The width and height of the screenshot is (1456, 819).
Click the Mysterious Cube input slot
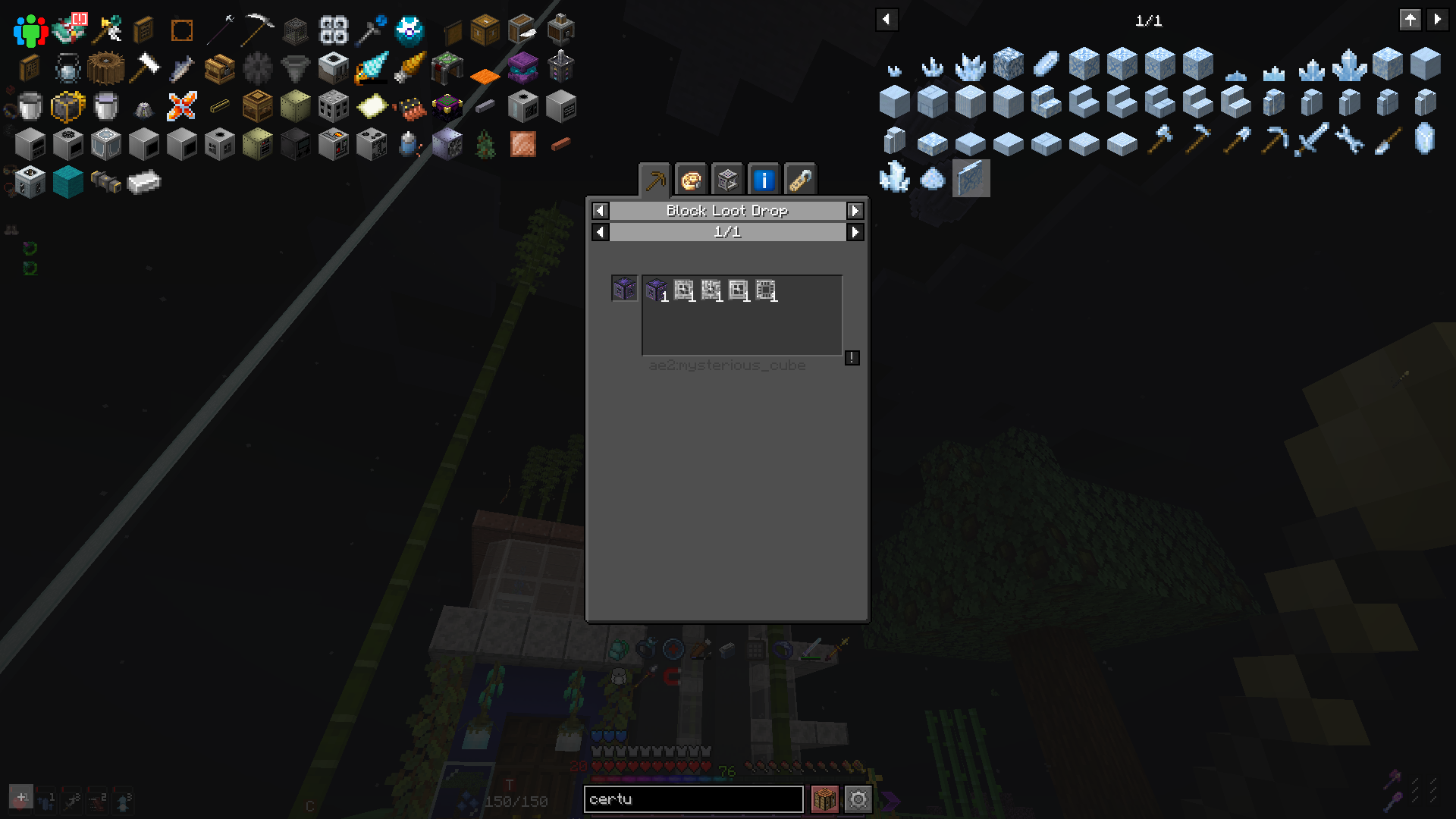623,289
